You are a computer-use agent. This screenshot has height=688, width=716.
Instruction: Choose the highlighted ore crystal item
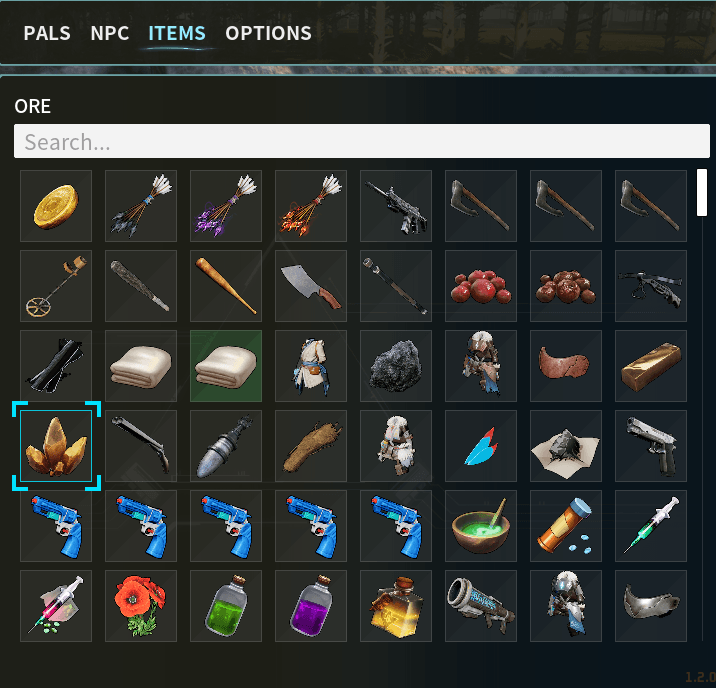tap(56, 446)
